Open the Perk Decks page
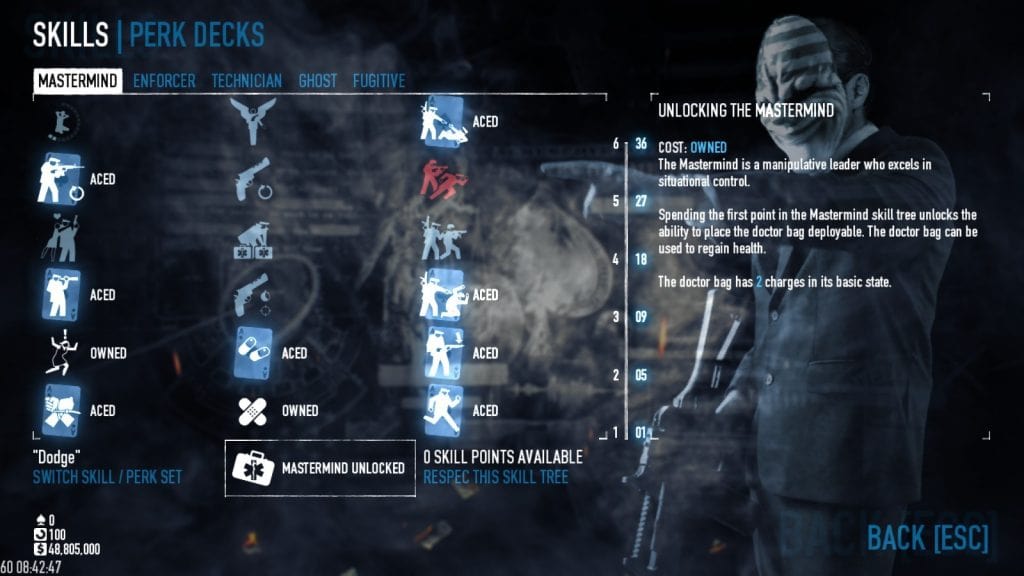This screenshot has width=1024, height=576. (x=197, y=35)
